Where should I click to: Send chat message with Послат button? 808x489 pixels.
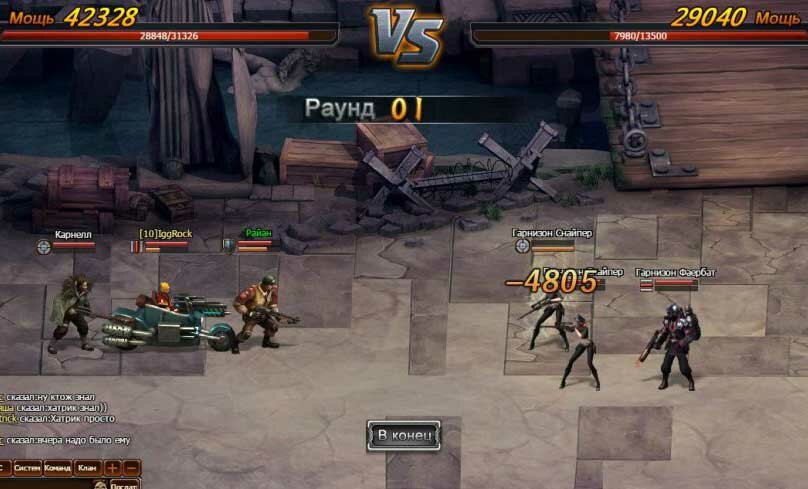126,484
